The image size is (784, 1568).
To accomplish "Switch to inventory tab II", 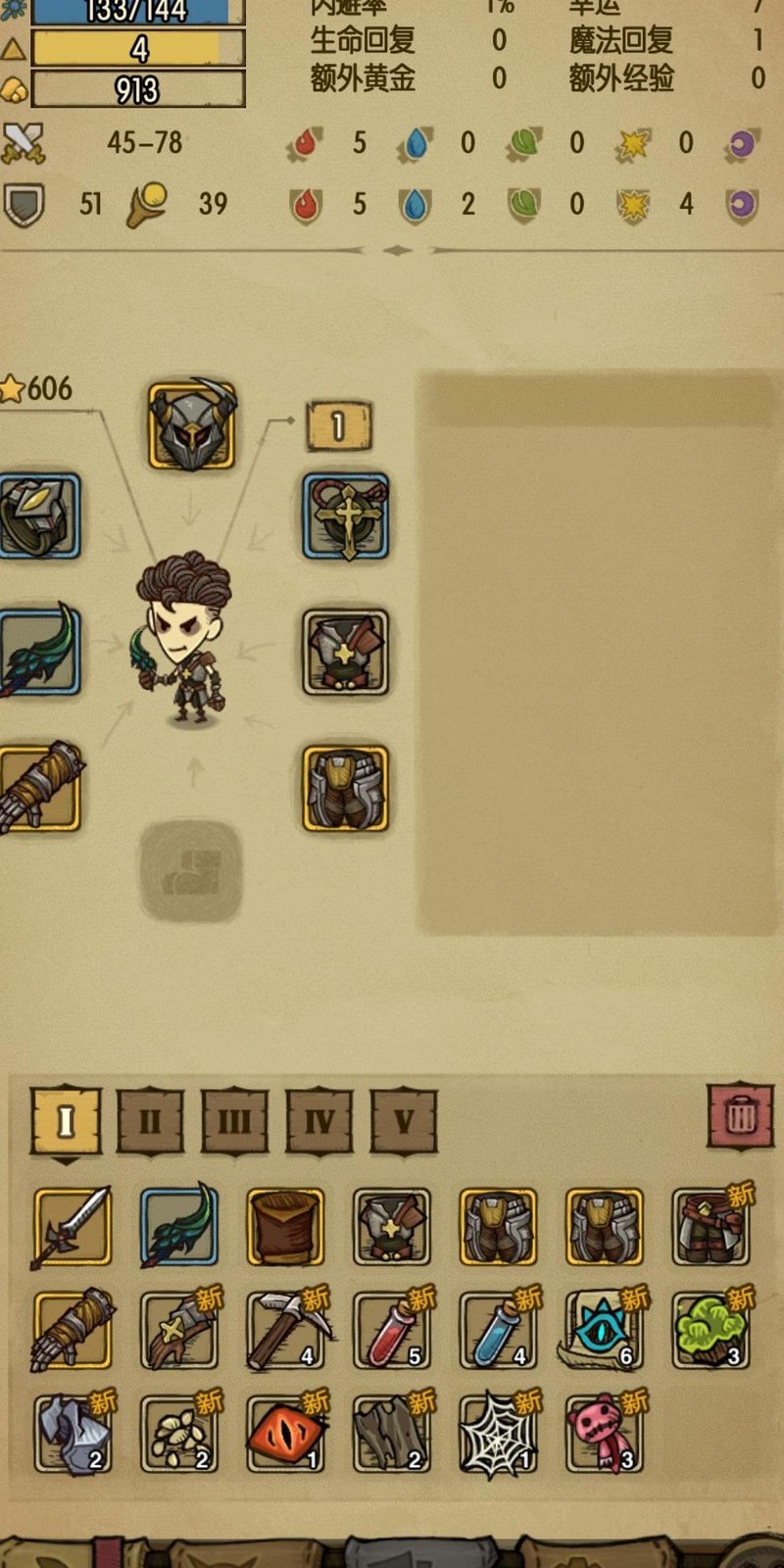I will pos(150,1120).
